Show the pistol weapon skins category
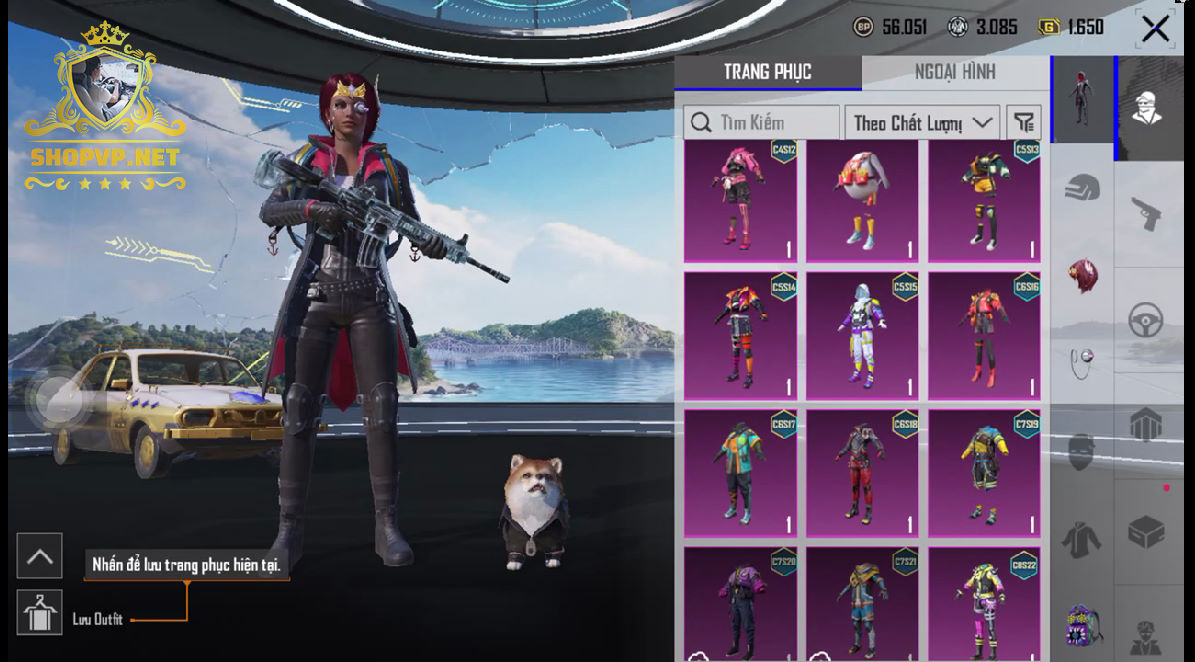Screen dimensions: 1195x662 point(1146,213)
